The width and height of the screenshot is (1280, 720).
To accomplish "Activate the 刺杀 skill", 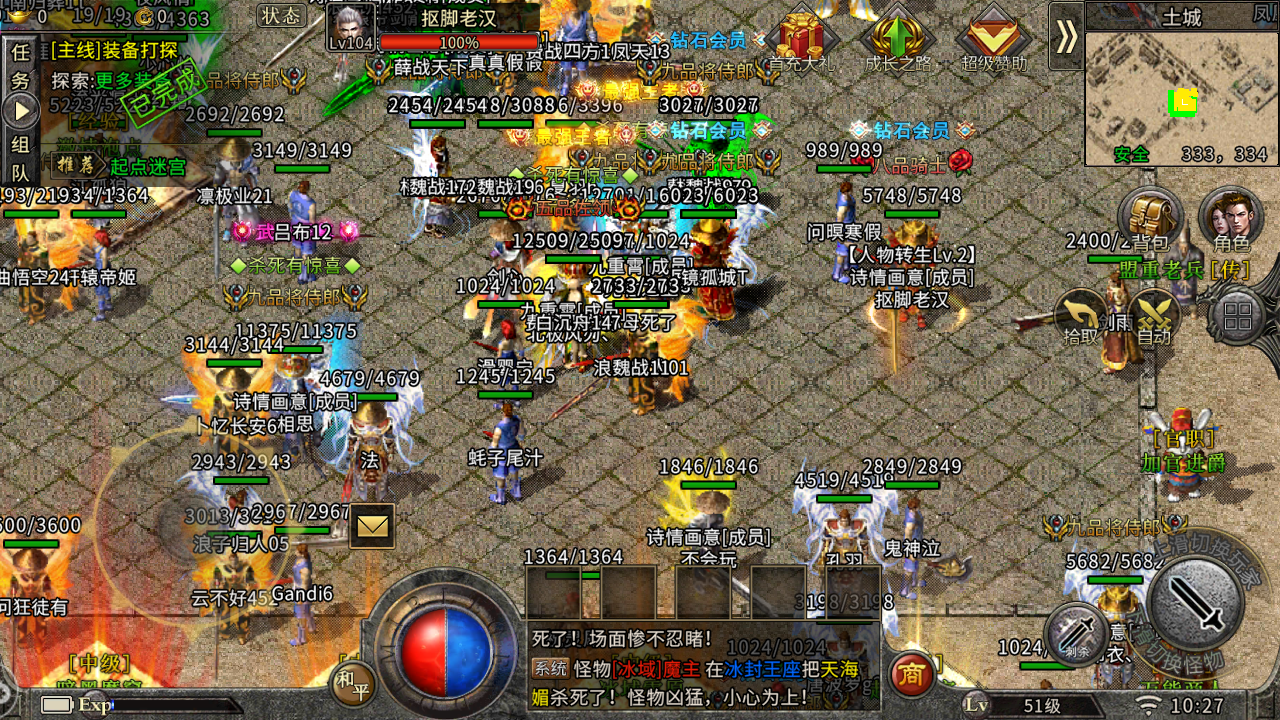I will pyautogui.click(x=1076, y=635).
